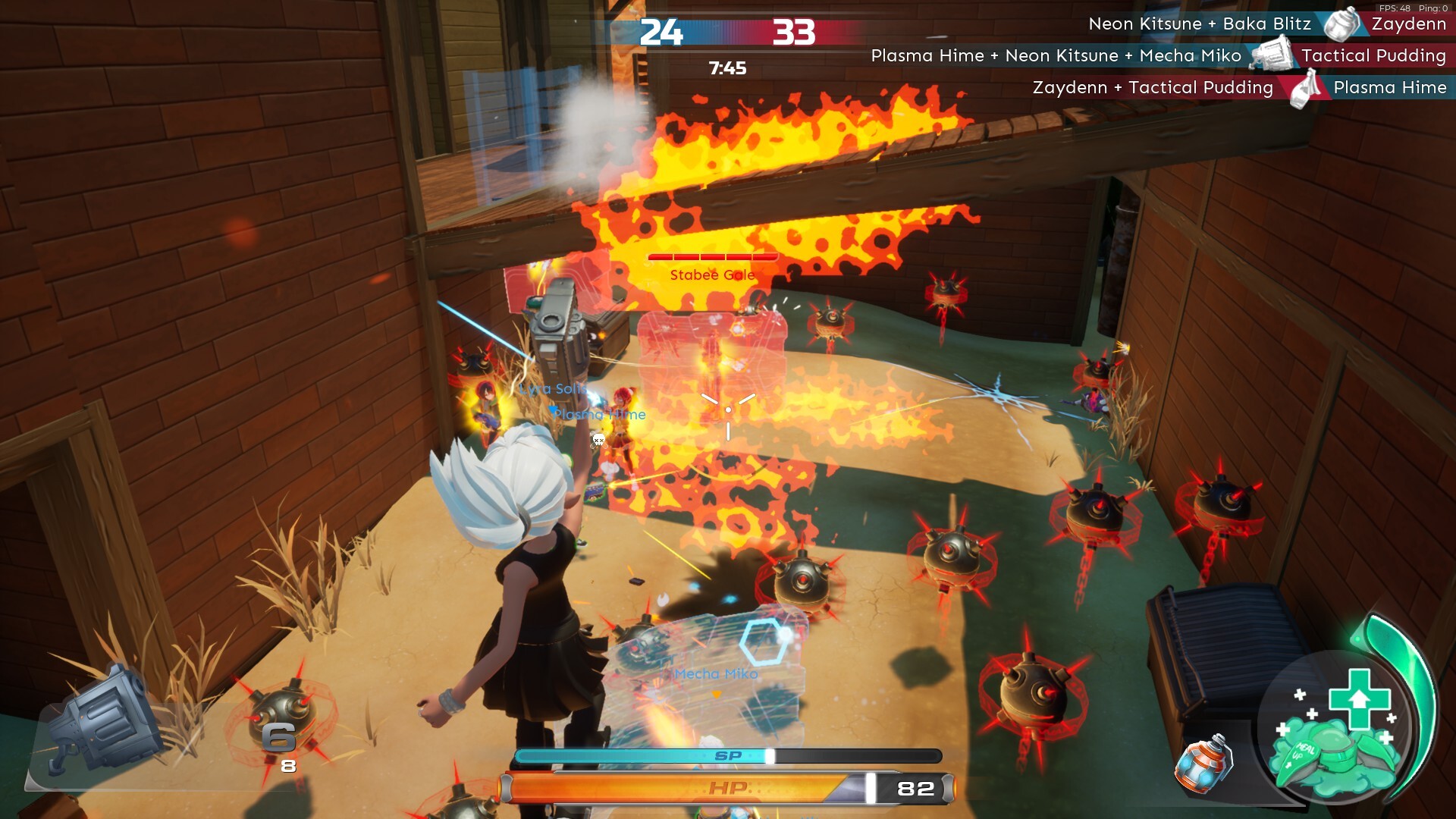The image size is (1456, 819).
Task: Choose the kill feed row with Plasma Hime eliminated
Action: click(1238, 88)
